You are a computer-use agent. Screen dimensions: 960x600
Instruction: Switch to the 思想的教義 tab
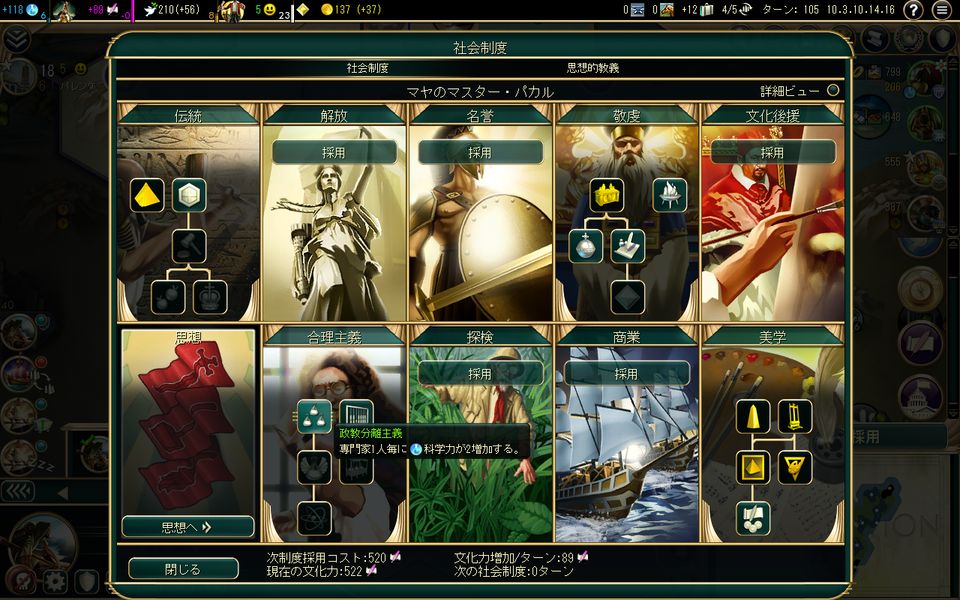[x=593, y=69]
